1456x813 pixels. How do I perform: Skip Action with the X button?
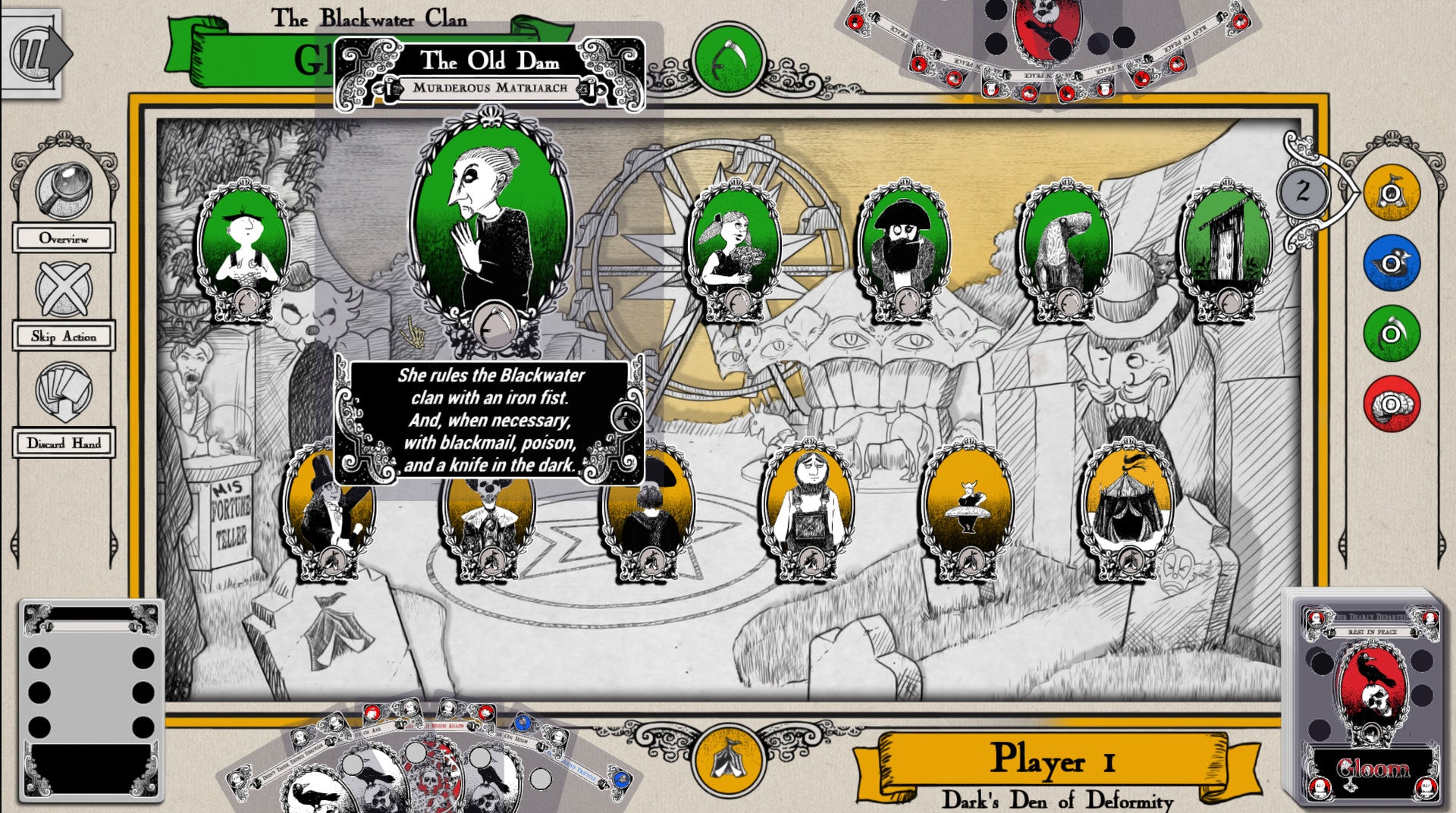[64, 288]
